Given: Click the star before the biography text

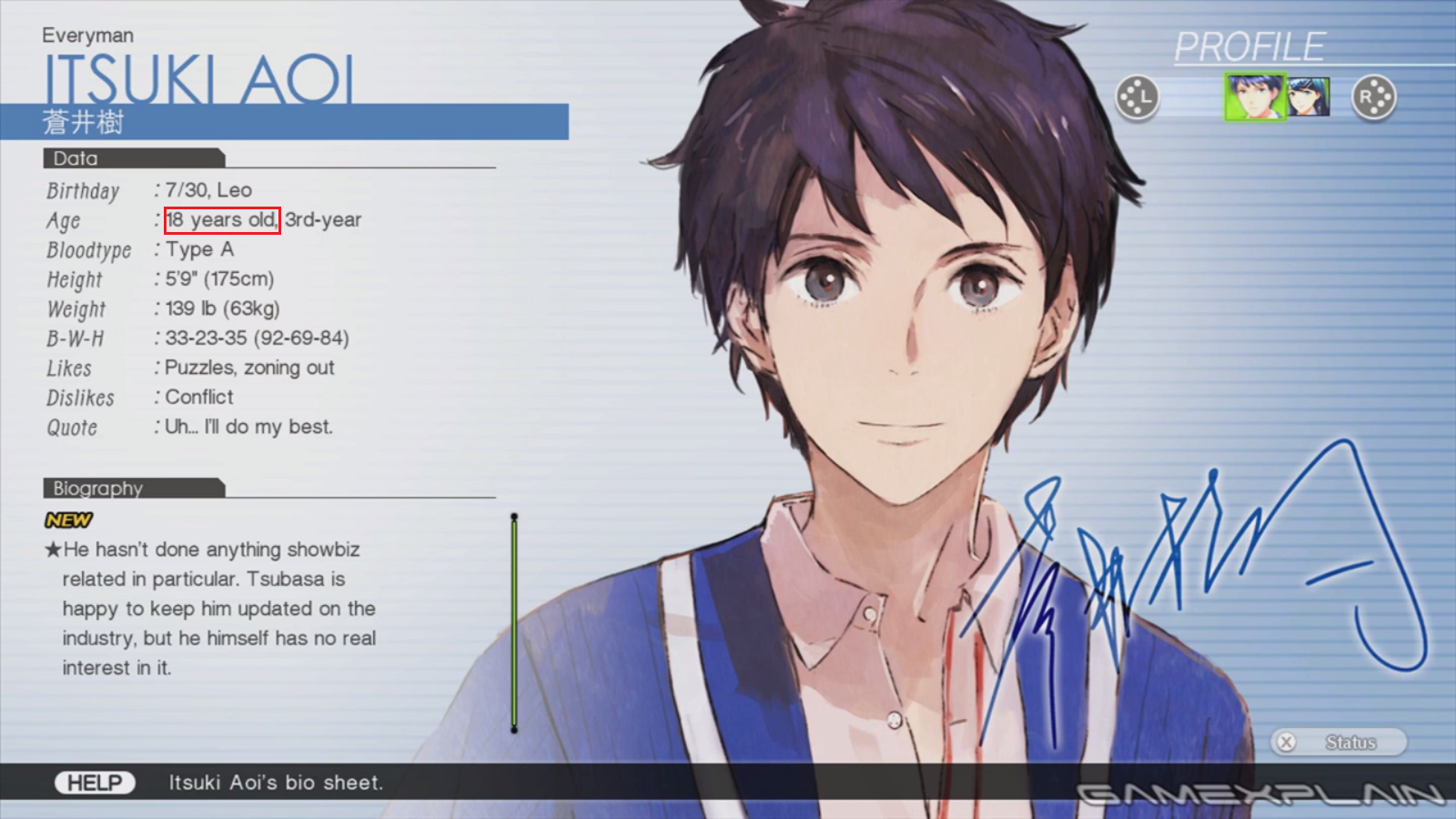Looking at the screenshot, I should (x=52, y=549).
